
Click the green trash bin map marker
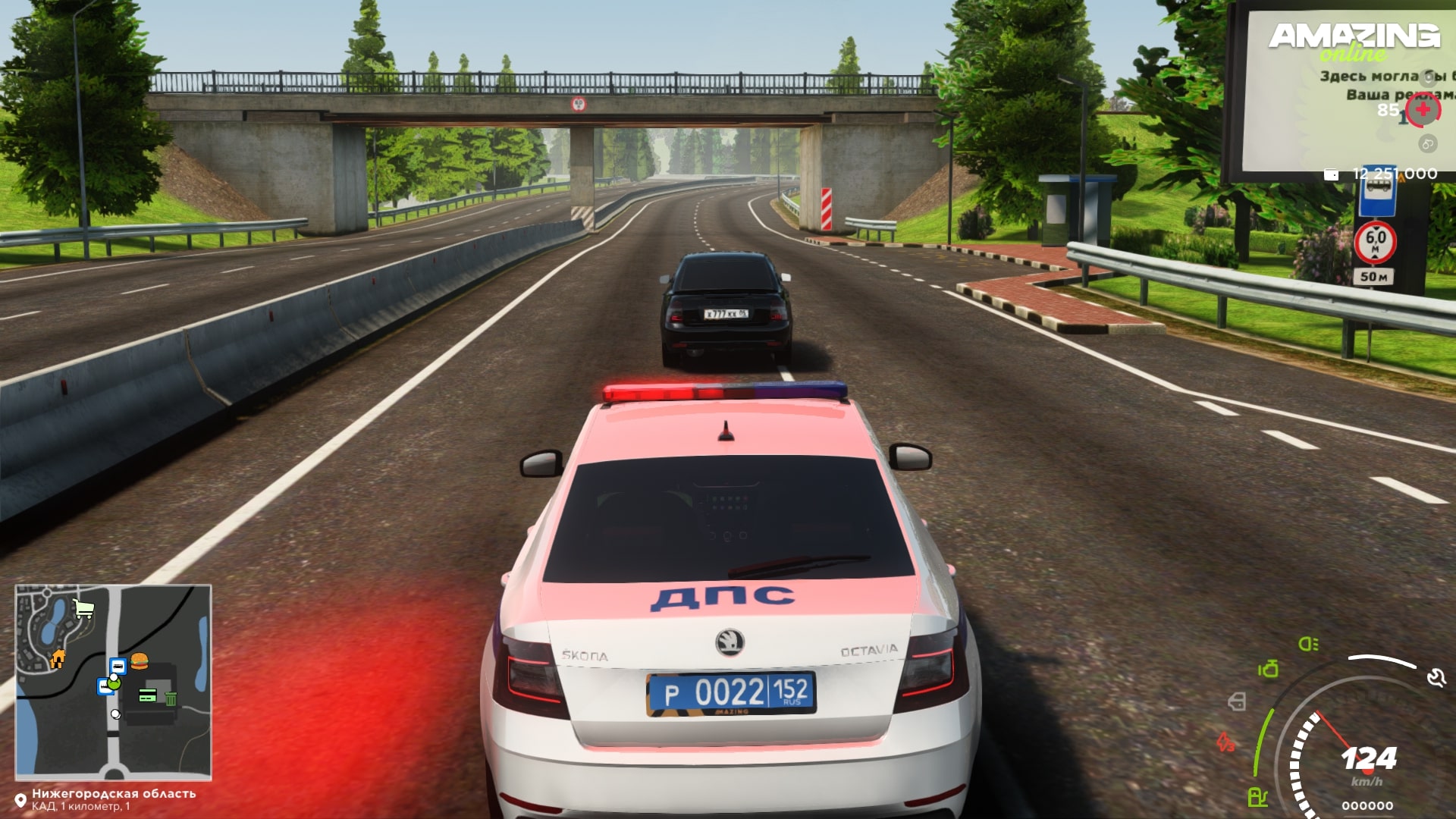point(171,698)
